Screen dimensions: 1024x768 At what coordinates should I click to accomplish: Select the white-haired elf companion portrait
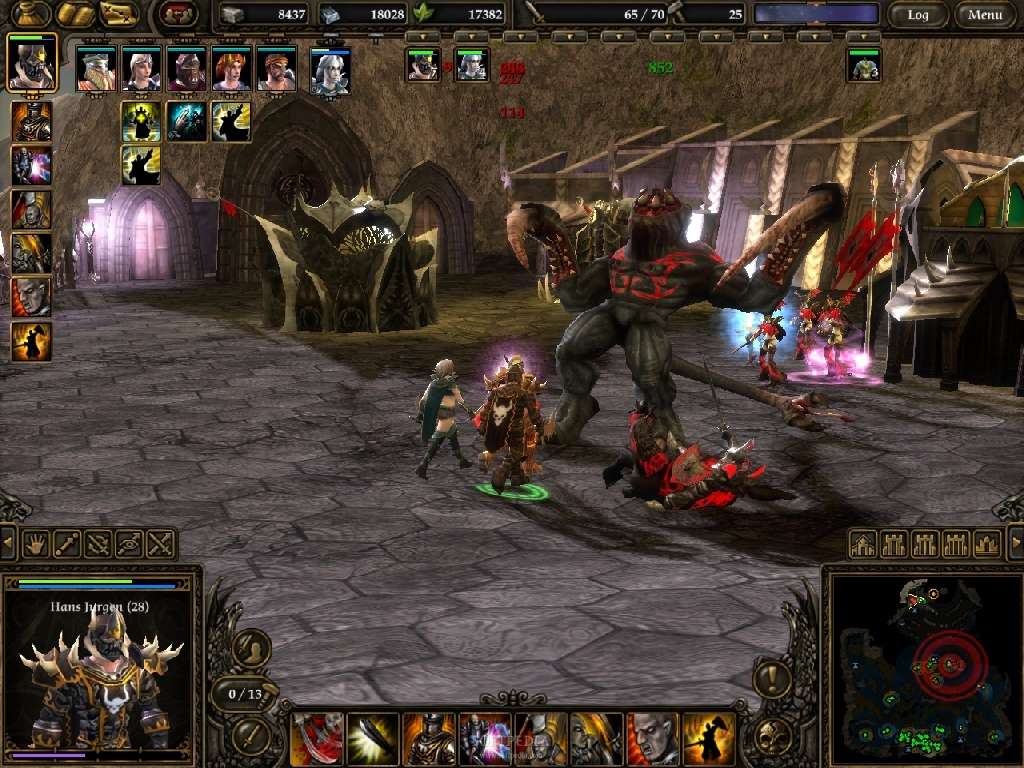pos(330,70)
